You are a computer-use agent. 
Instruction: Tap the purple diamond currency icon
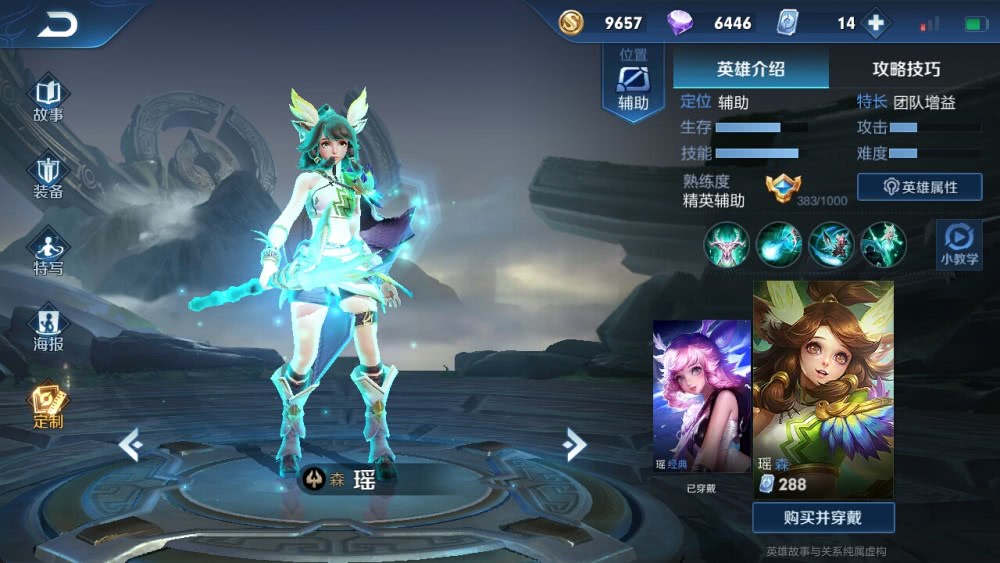[680, 23]
